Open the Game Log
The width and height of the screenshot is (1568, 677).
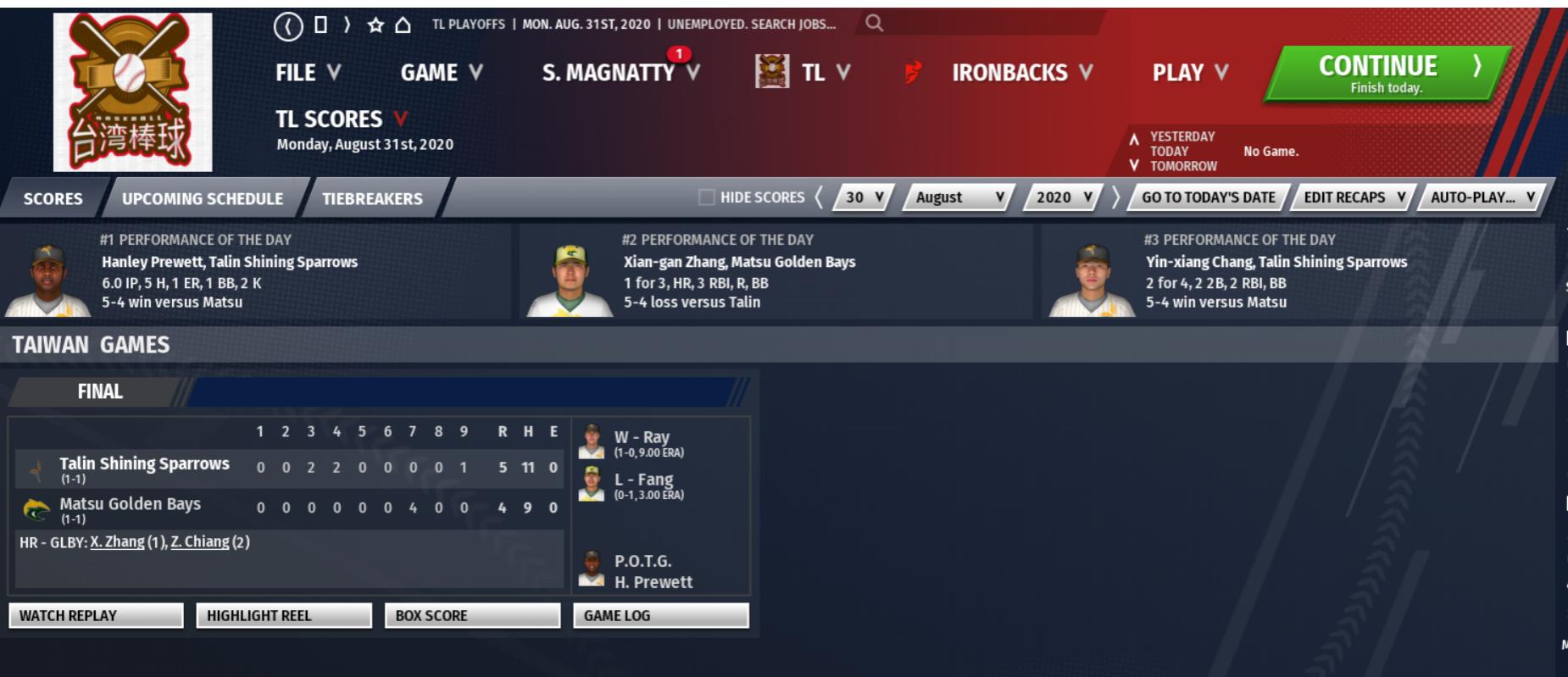pos(660,616)
